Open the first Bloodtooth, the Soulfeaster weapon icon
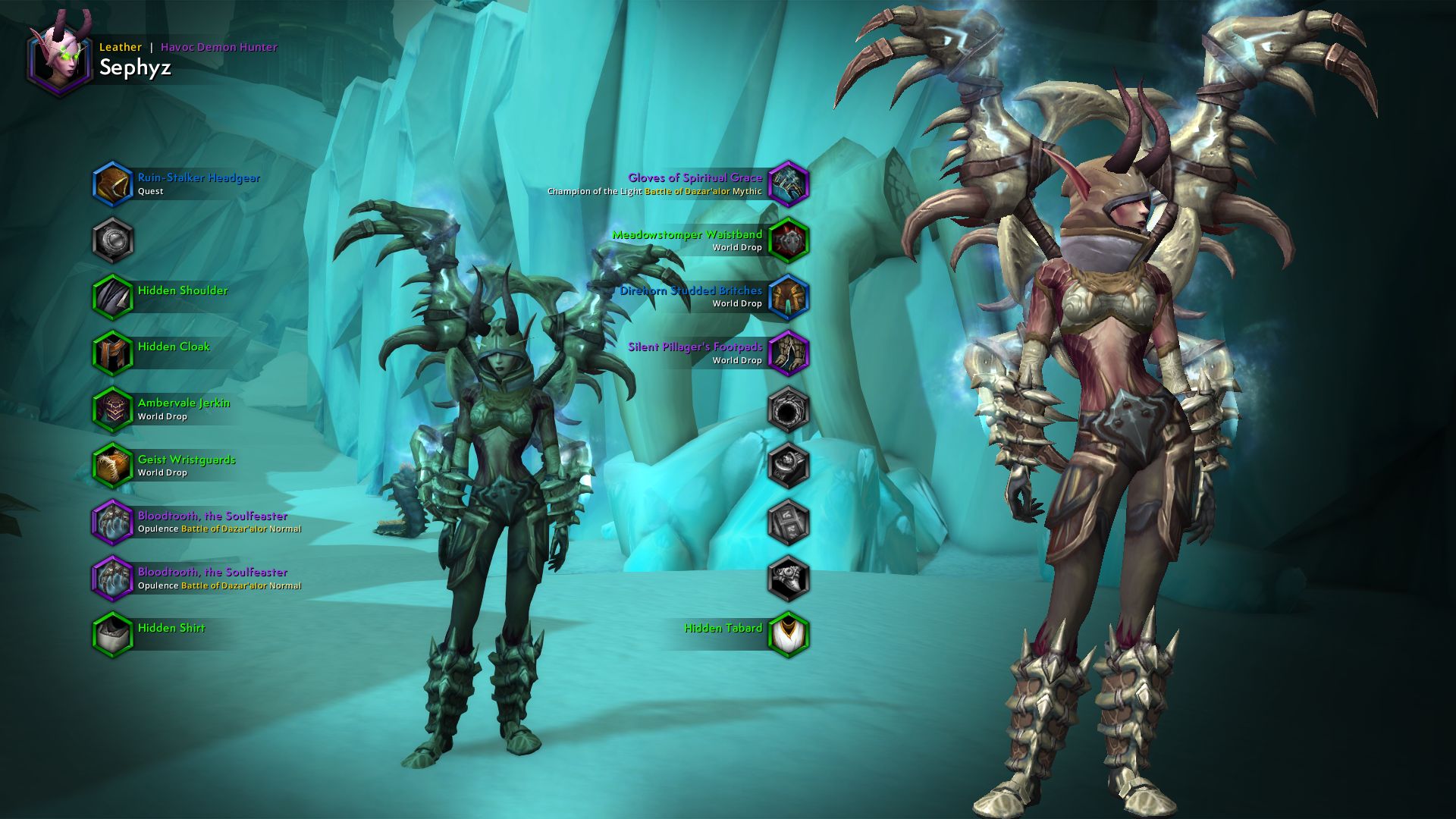 (112, 522)
